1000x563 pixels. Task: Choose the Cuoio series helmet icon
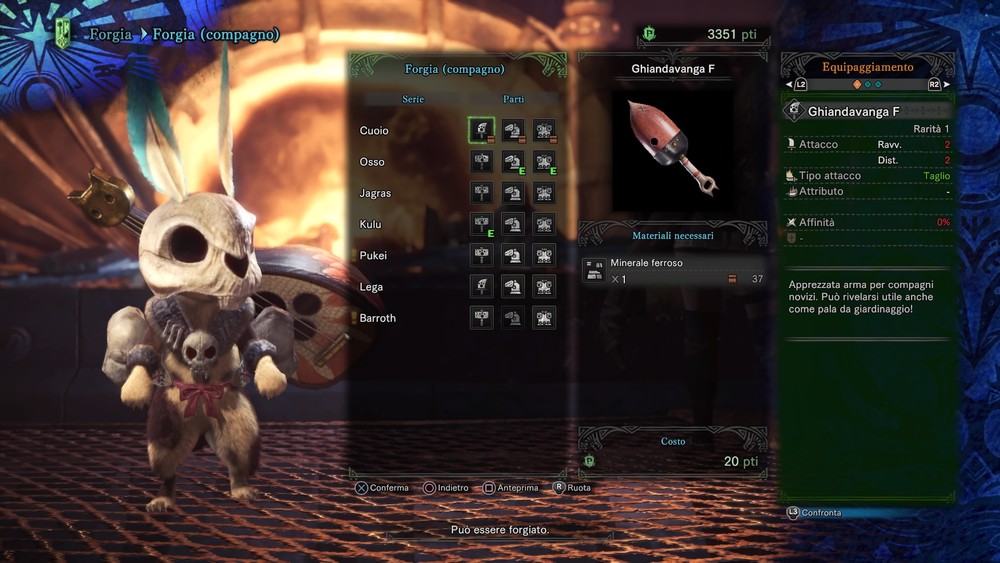[x=513, y=130]
